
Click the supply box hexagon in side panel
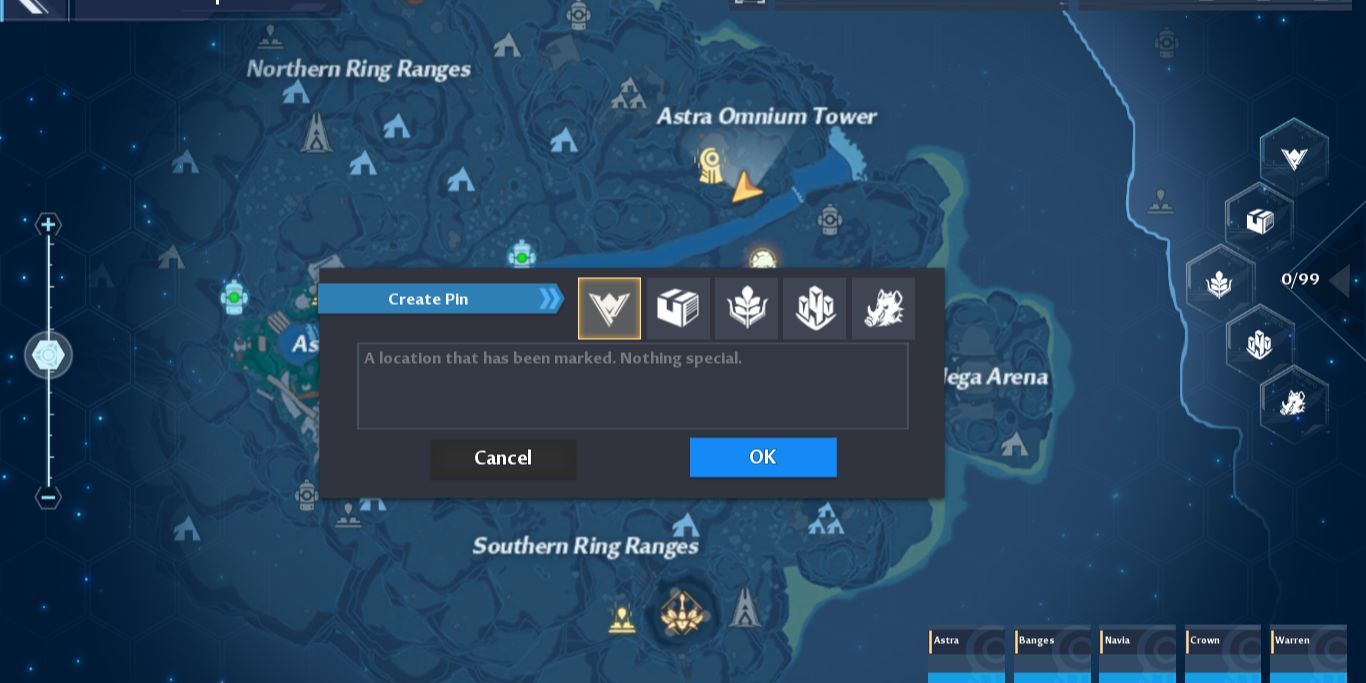tap(1259, 220)
